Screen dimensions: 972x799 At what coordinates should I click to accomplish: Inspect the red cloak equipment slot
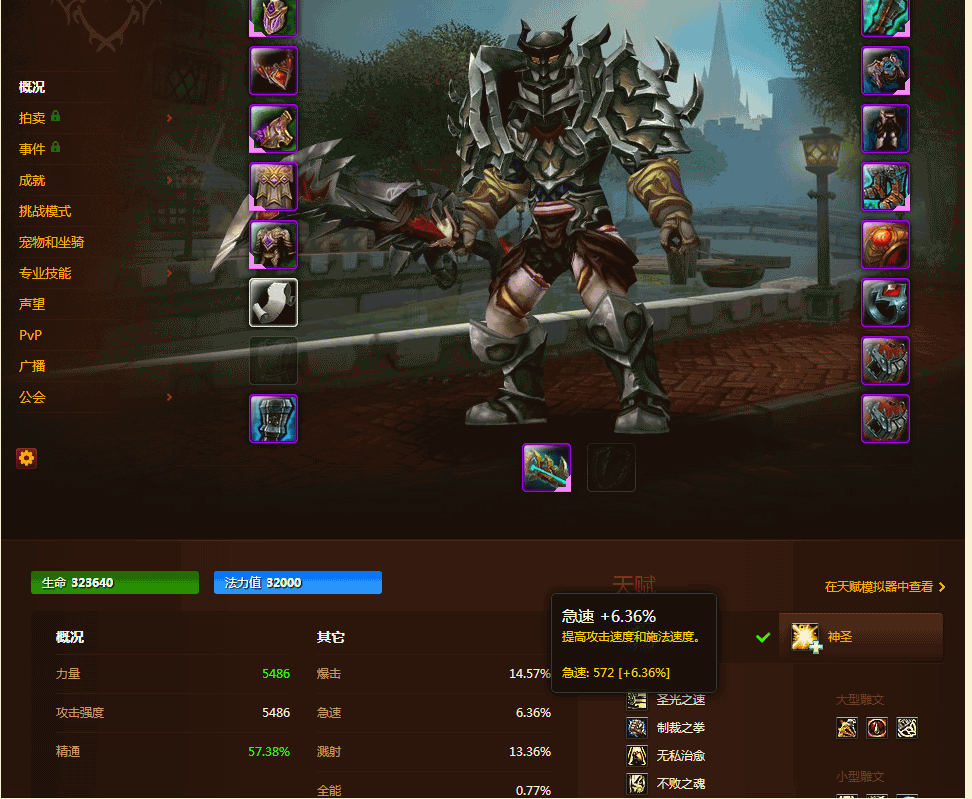coord(273,70)
